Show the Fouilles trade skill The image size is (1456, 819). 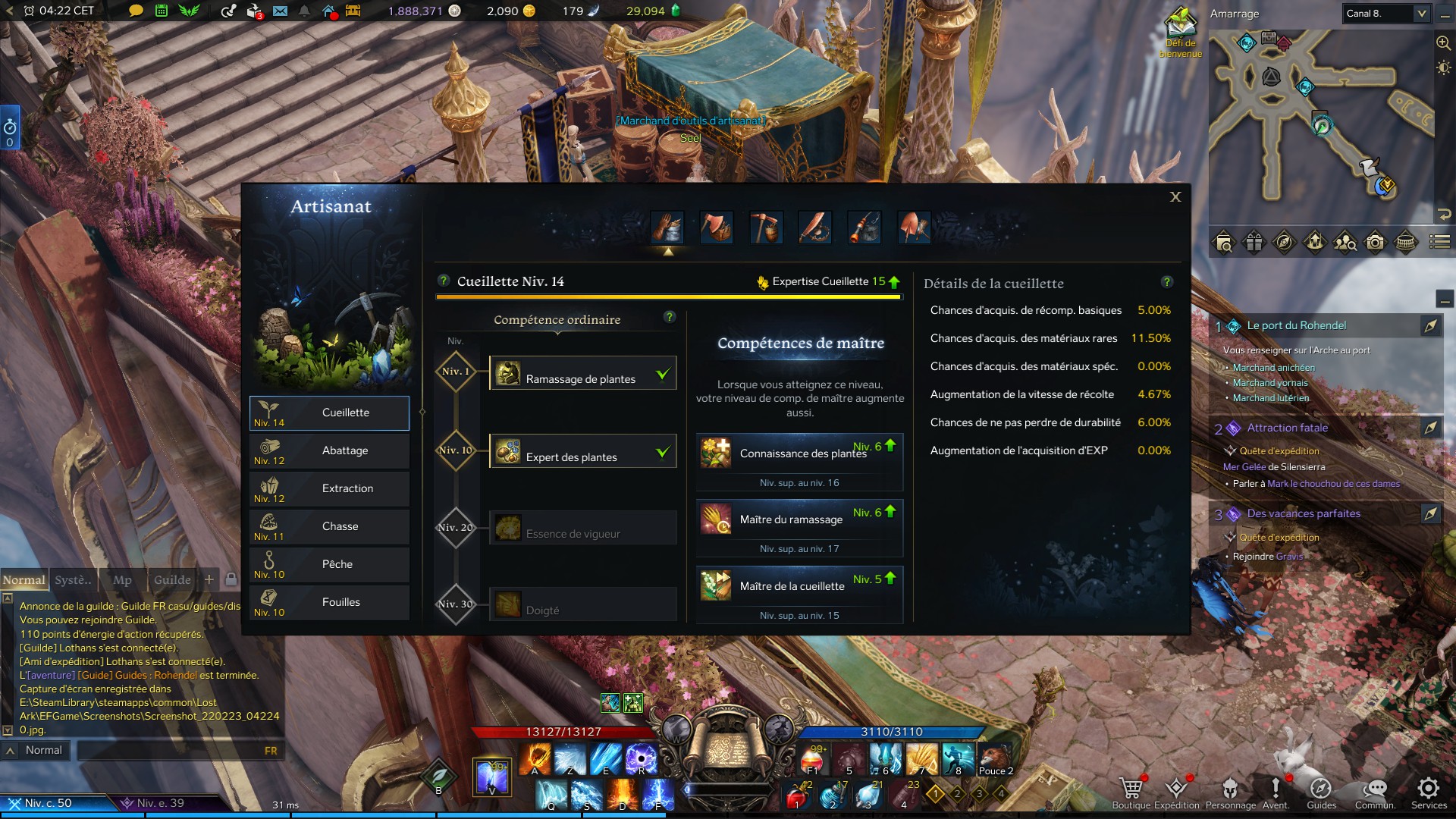[329, 603]
